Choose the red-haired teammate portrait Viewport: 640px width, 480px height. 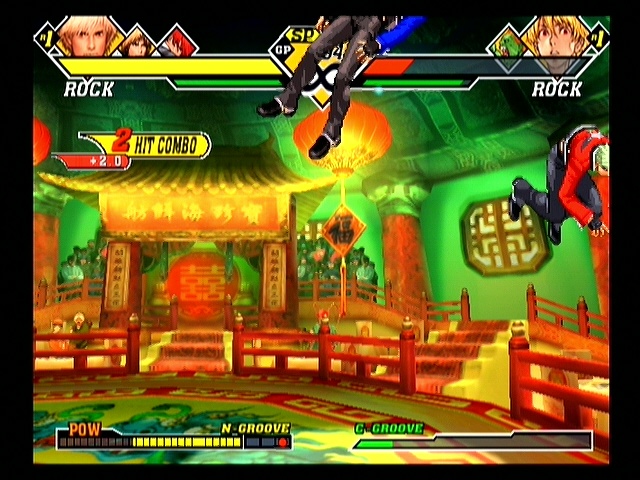pyautogui.click(x=176, y=43)
